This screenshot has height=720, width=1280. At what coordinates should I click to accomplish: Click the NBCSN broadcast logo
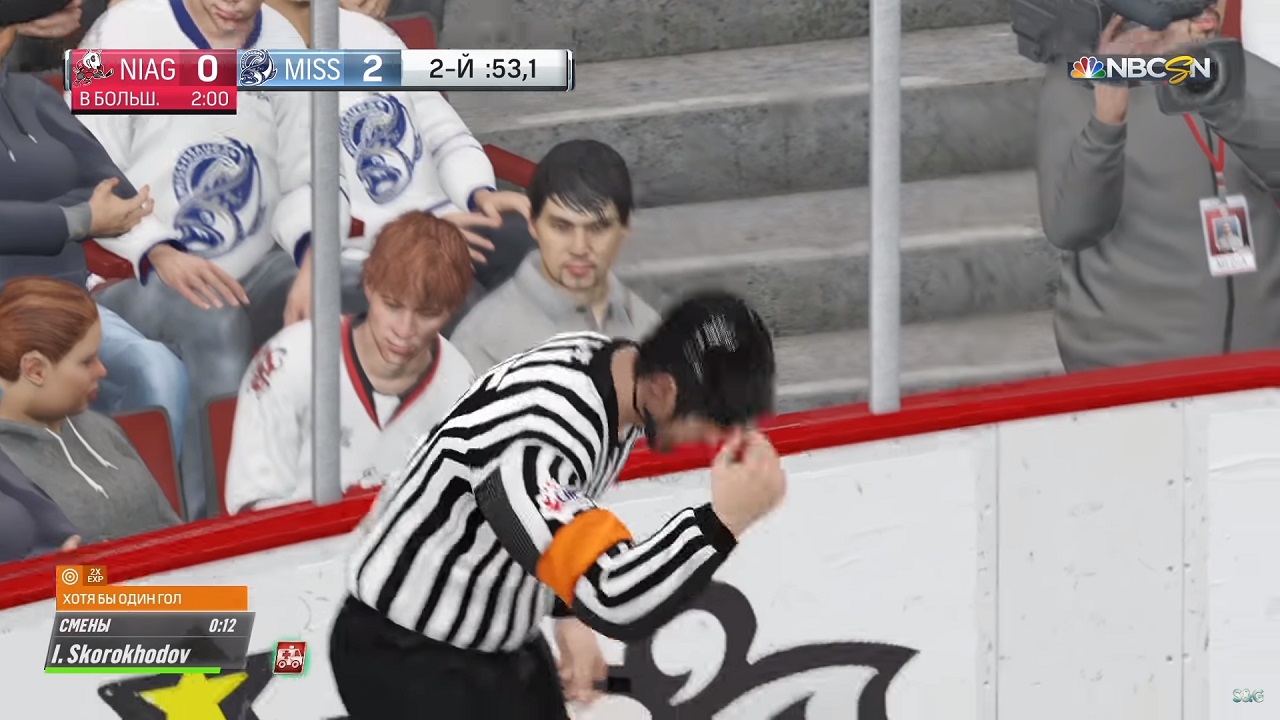click(1140, 69)
